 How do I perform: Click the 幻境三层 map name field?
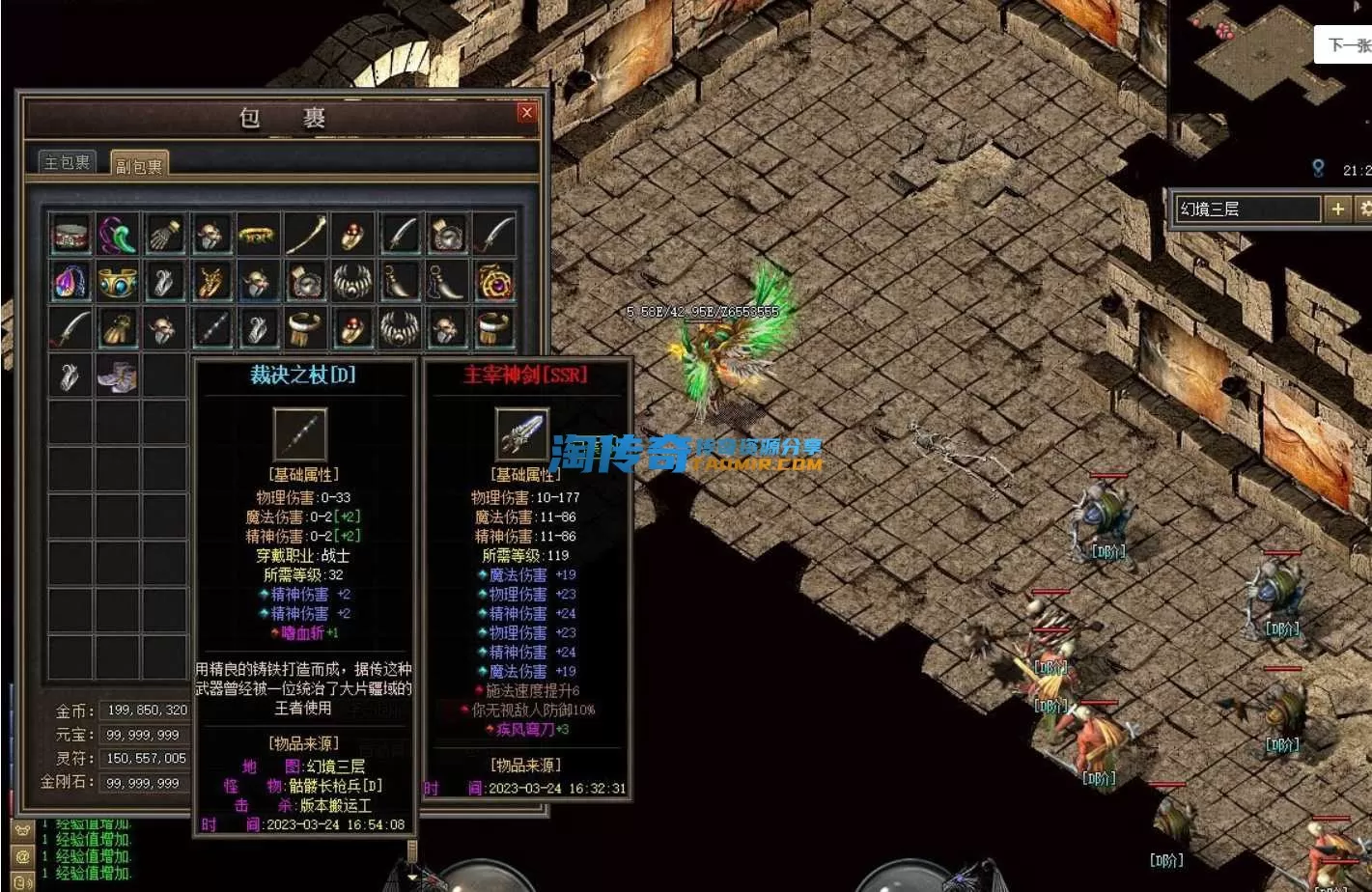1246,209
